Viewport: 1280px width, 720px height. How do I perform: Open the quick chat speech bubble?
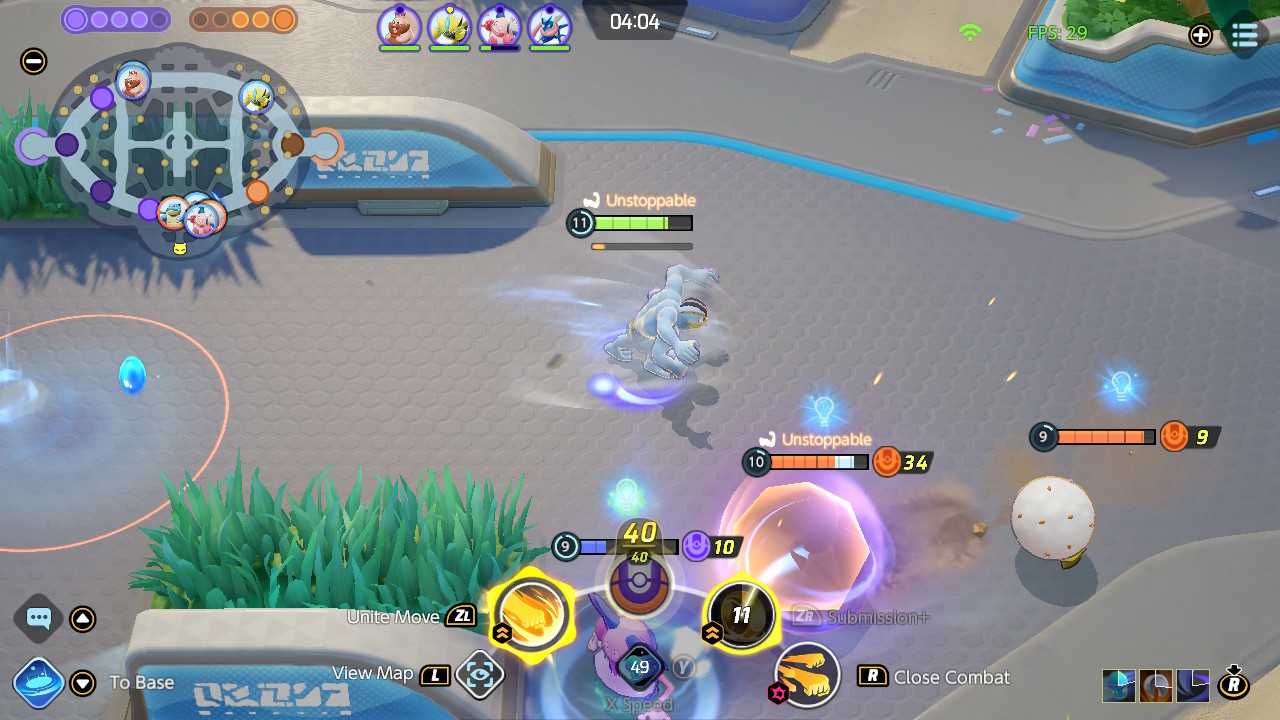(x=38, y=618)
